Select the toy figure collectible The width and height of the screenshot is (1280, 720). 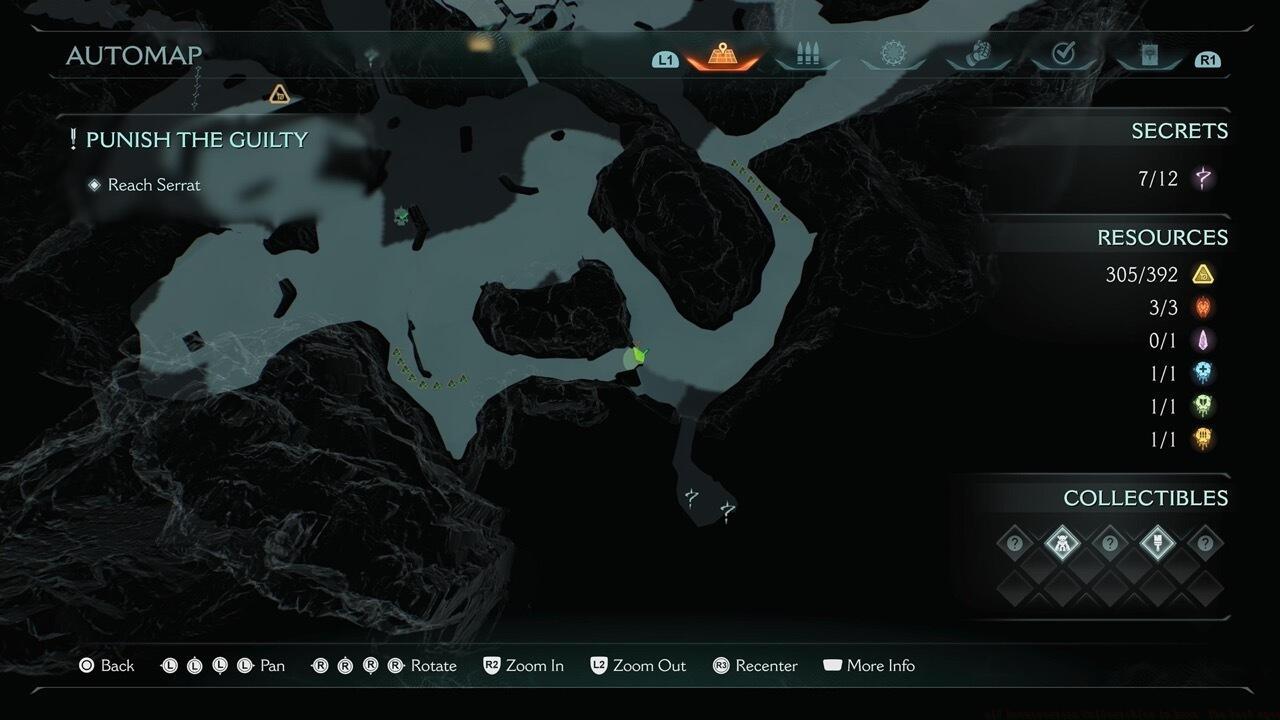[x=1062, y=544]
